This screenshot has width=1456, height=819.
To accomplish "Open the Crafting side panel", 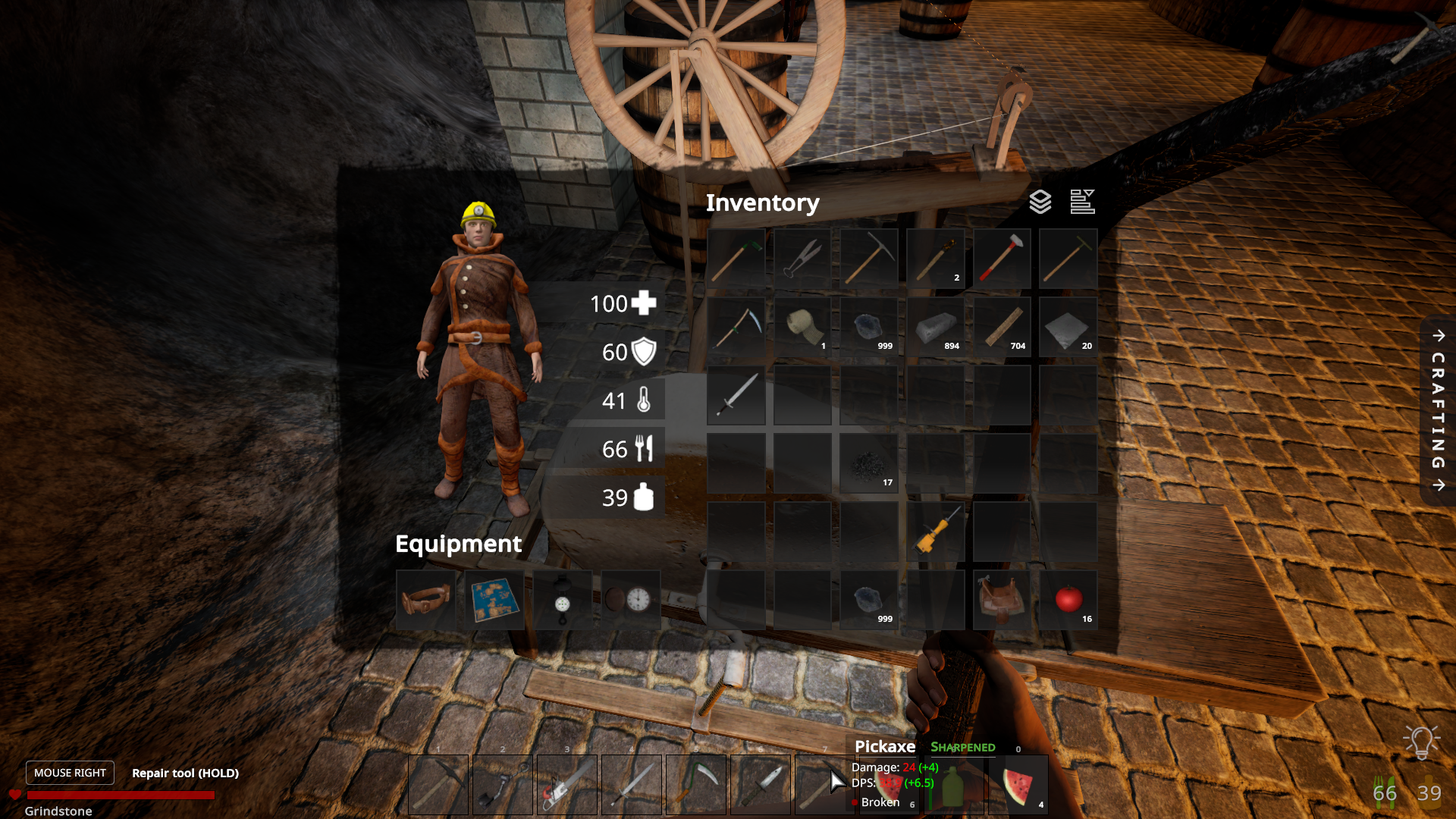I will (1438, 410).
